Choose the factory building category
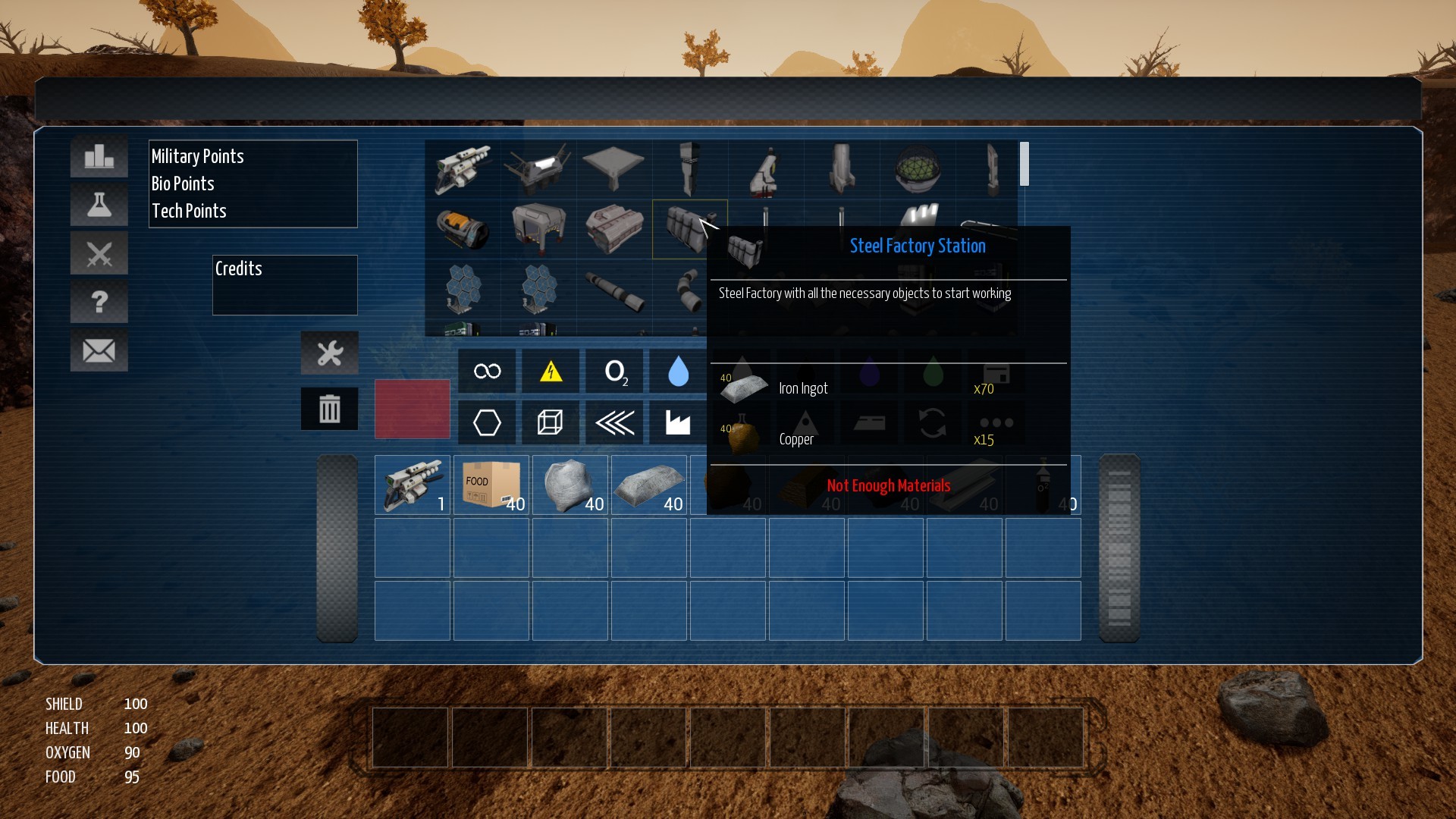The image size is (1456, 819). pyautogui.click(x=678, y=422)
